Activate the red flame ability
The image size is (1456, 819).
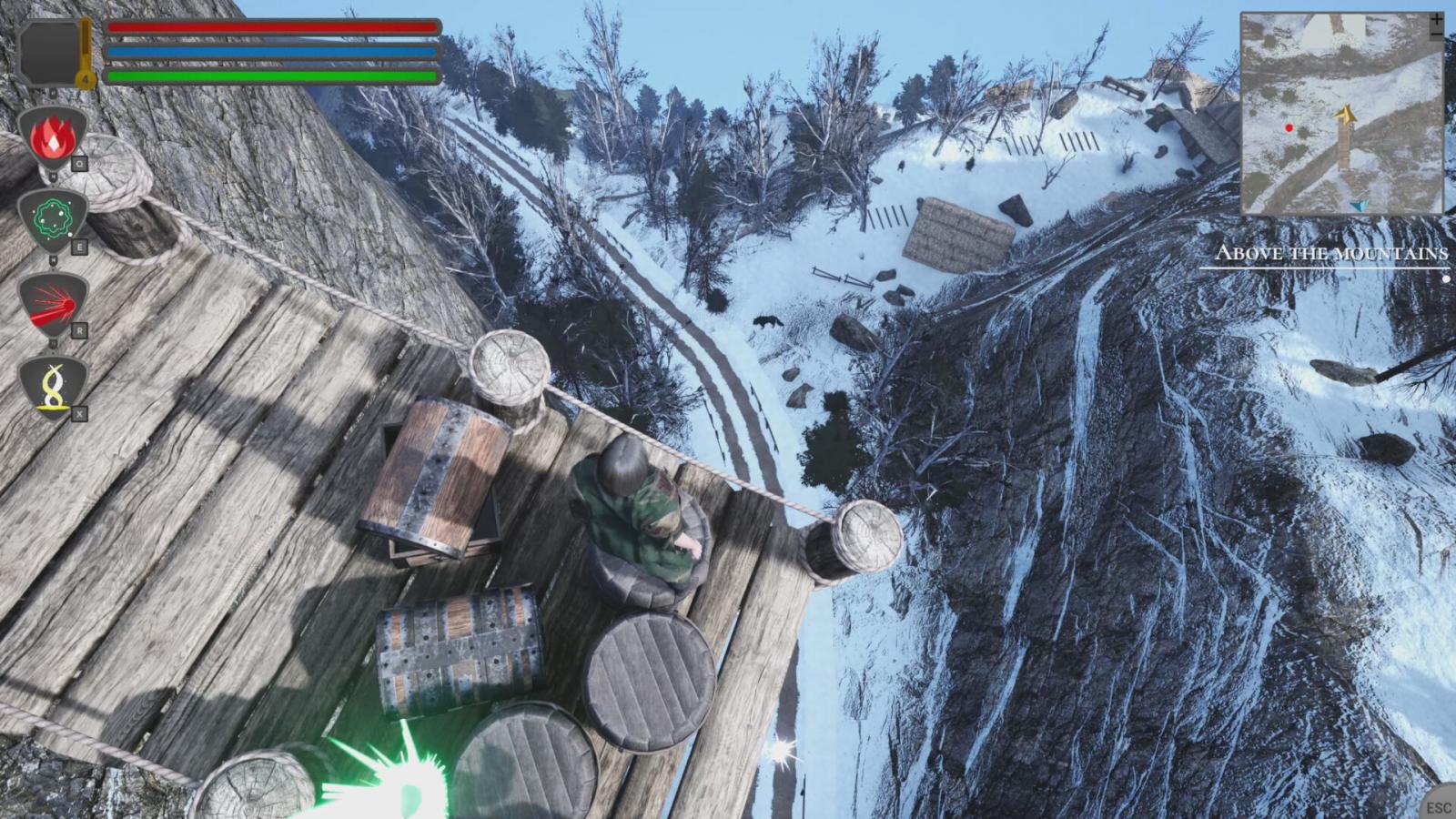(x=52, y=138)
